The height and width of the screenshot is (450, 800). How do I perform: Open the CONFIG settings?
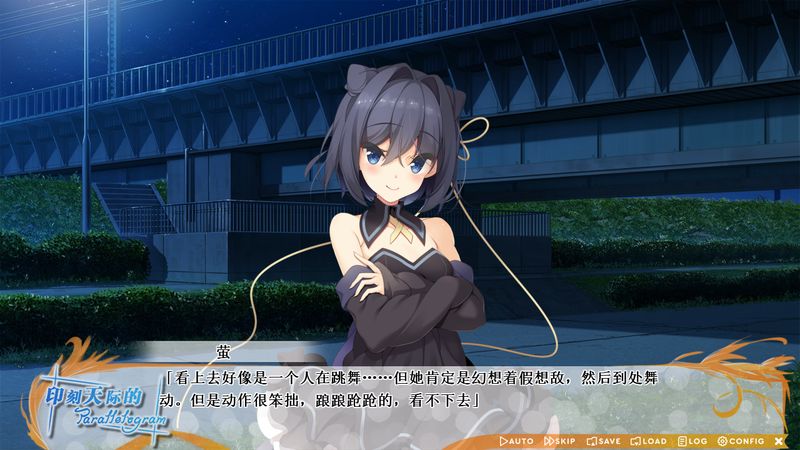pyautogui.click(x=741, y=441)
